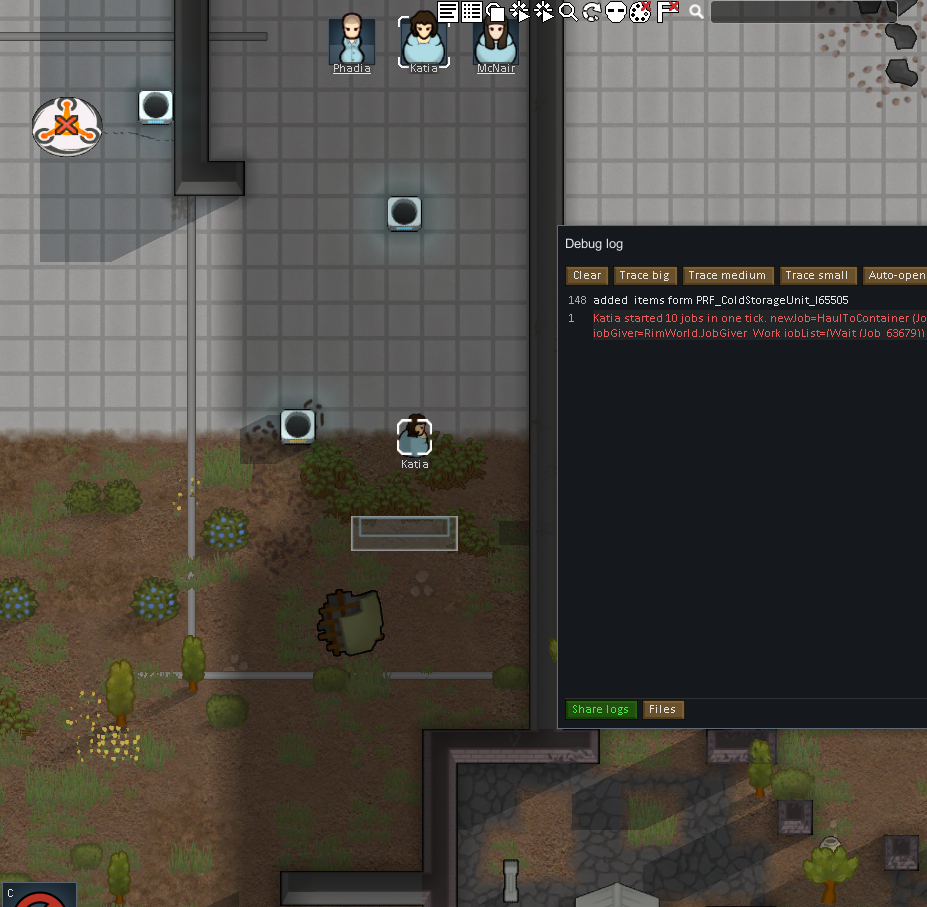Screen dimensions: 927x907
Task: Set log view to Trace big
Action: point(644,275)
